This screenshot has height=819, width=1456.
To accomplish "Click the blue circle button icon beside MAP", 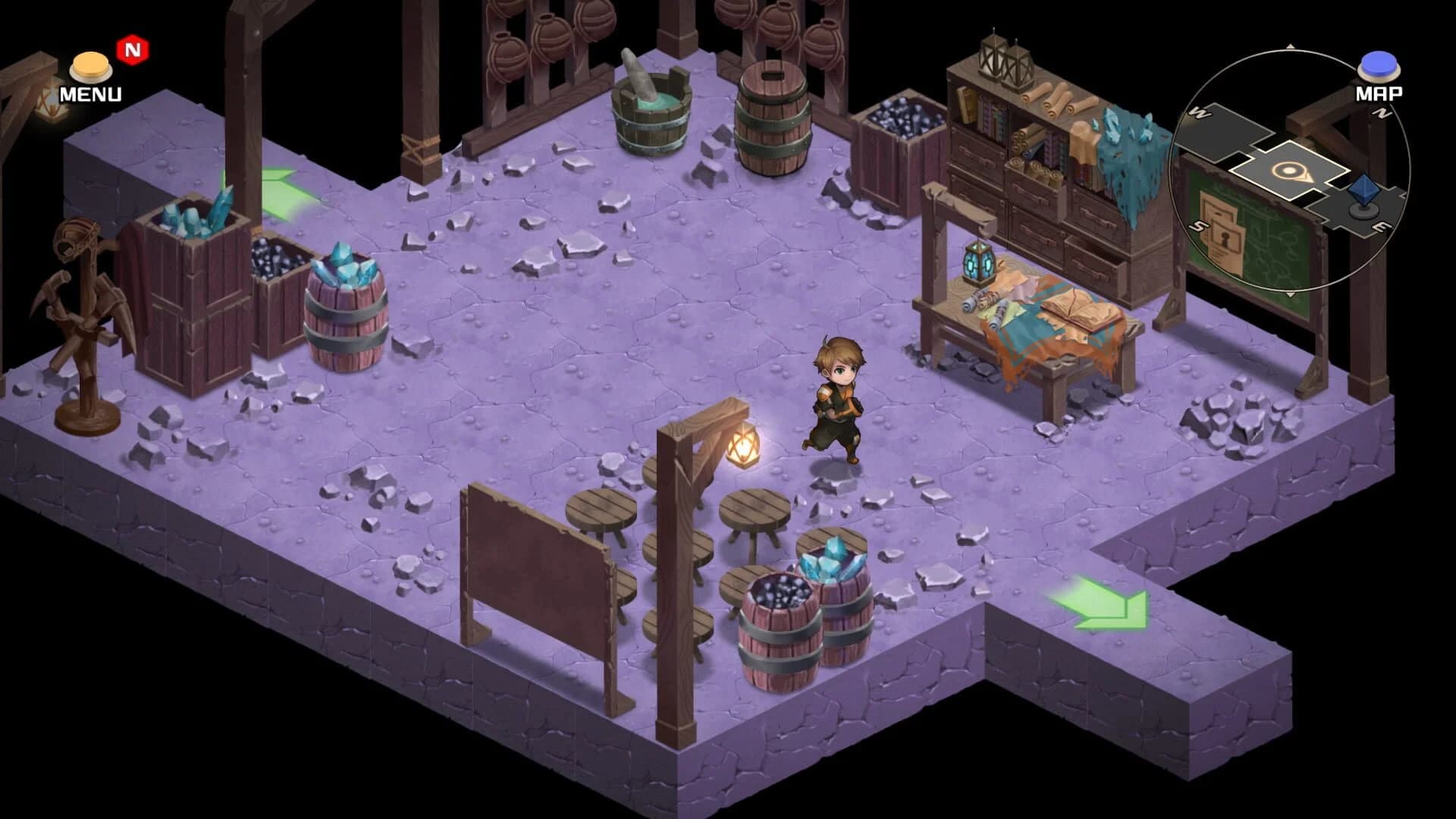I will pyautogui.click(x=1378, y=67).
